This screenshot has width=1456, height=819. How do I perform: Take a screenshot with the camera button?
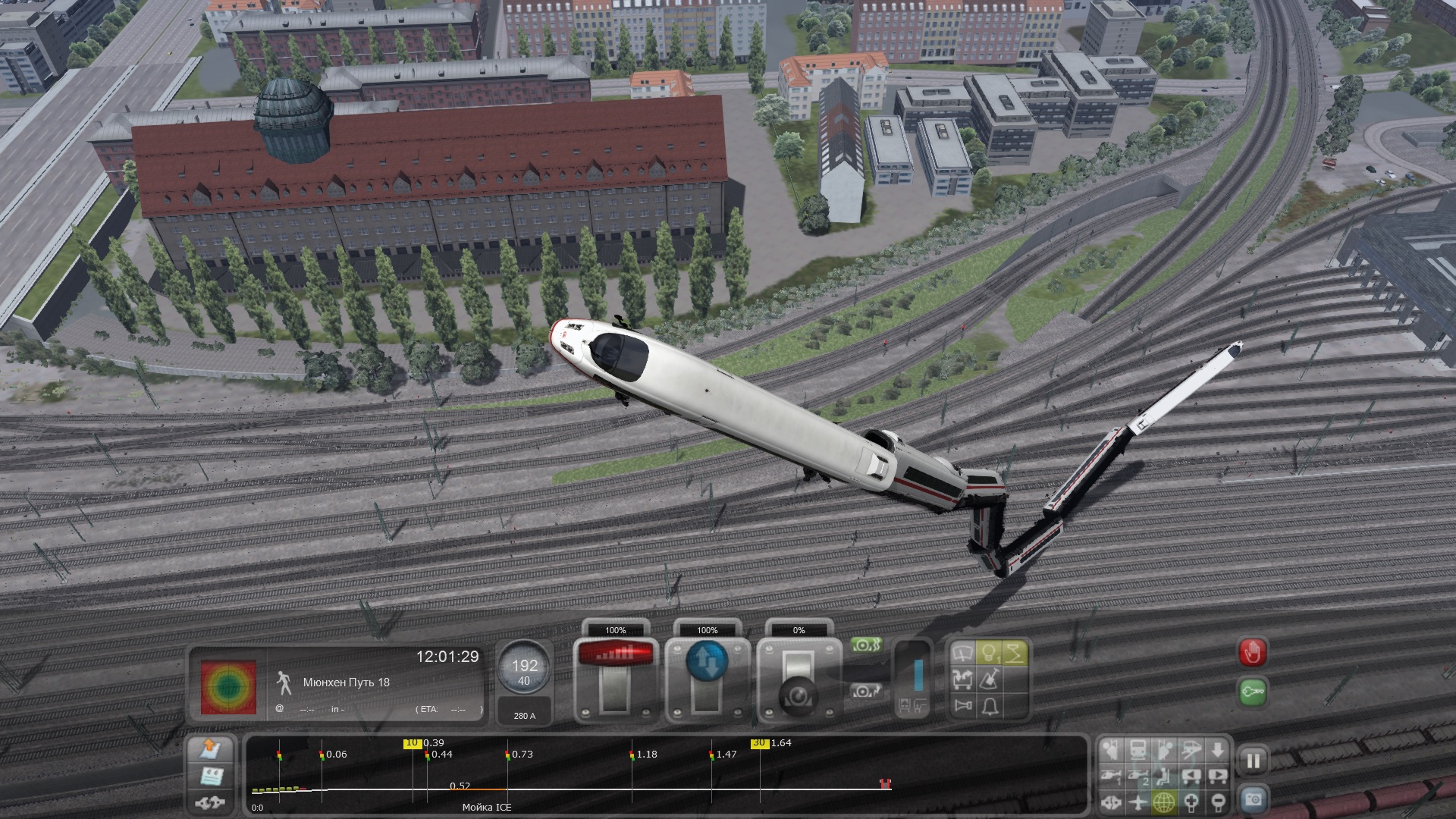[x=1253, y=799]
